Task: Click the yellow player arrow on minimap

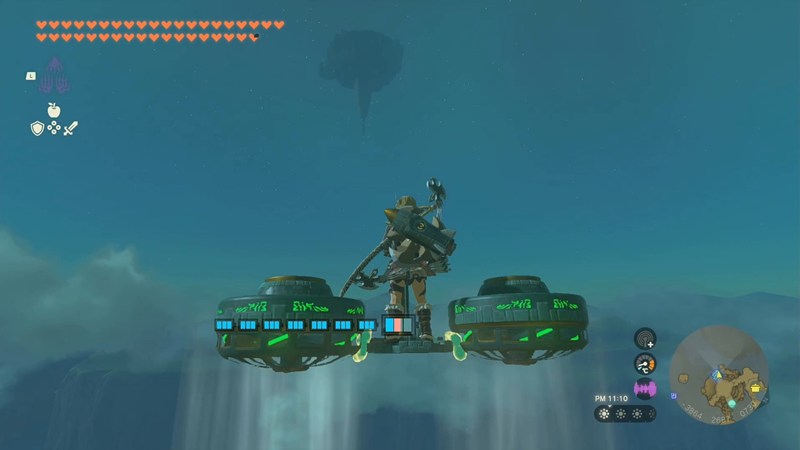Action: click(716, 374)
